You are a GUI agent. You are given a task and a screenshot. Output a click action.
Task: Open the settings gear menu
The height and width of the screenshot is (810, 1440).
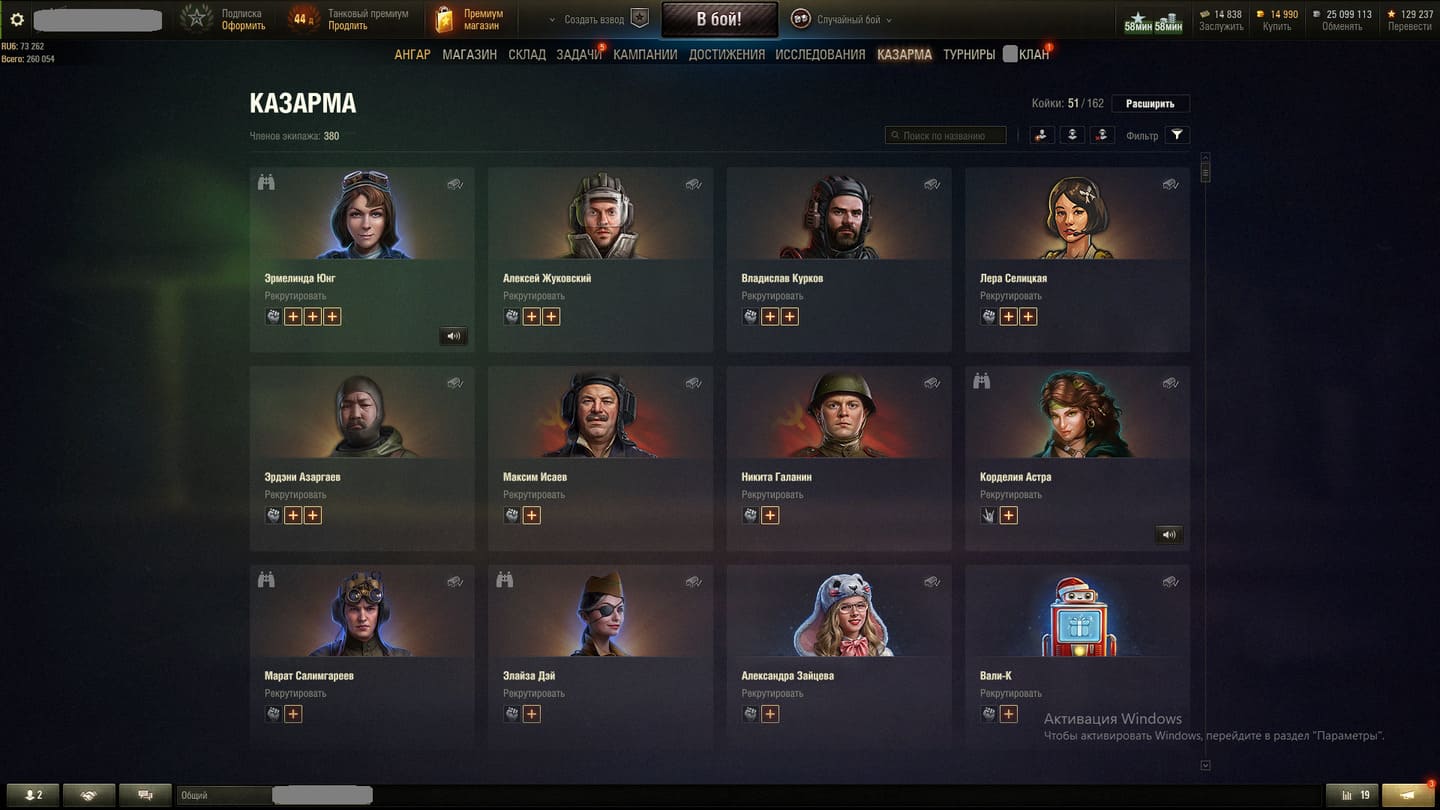pos(17,19)
